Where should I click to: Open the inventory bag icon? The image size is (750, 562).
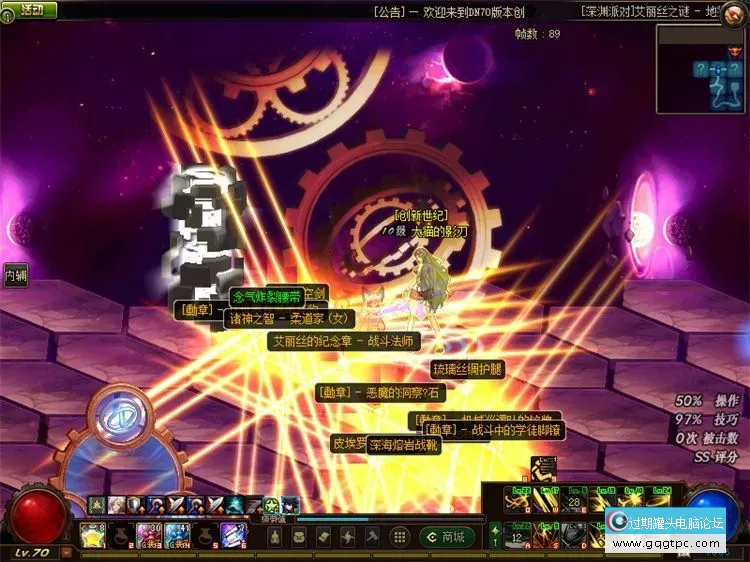tap(299, 538)
